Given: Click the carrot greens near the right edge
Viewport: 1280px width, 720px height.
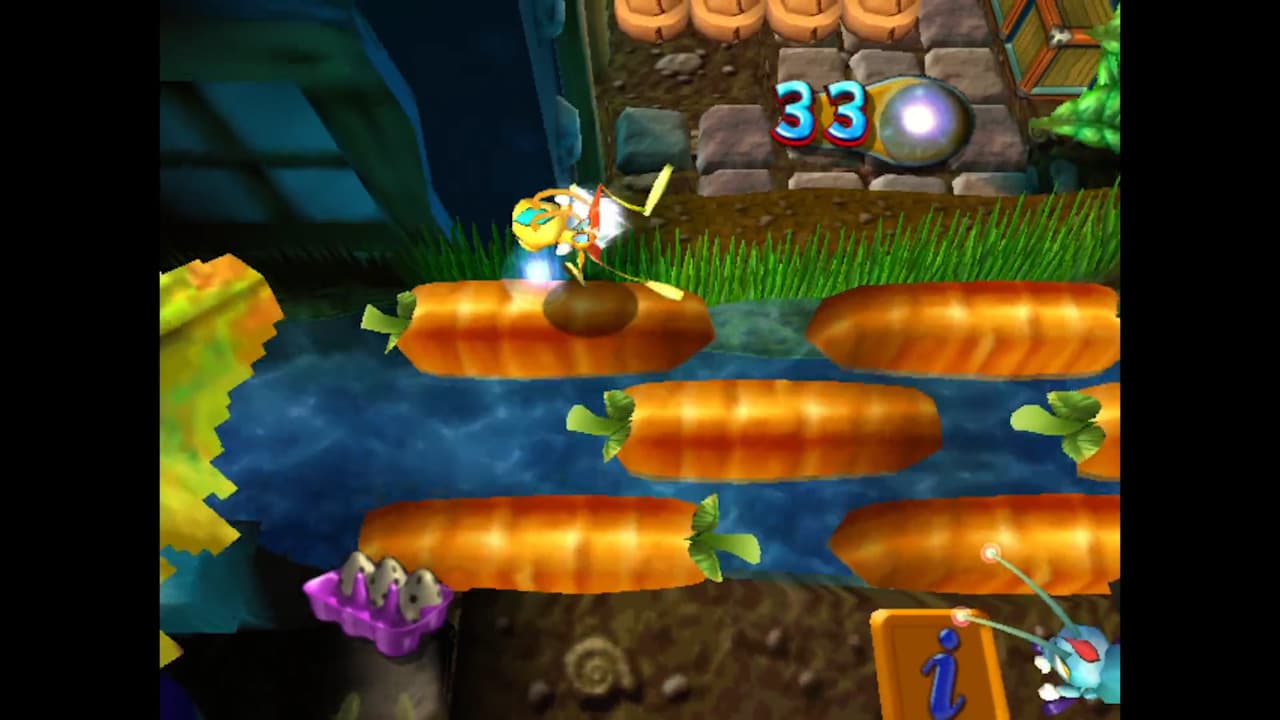Looking at the screenshot, I should [1065, 425].
